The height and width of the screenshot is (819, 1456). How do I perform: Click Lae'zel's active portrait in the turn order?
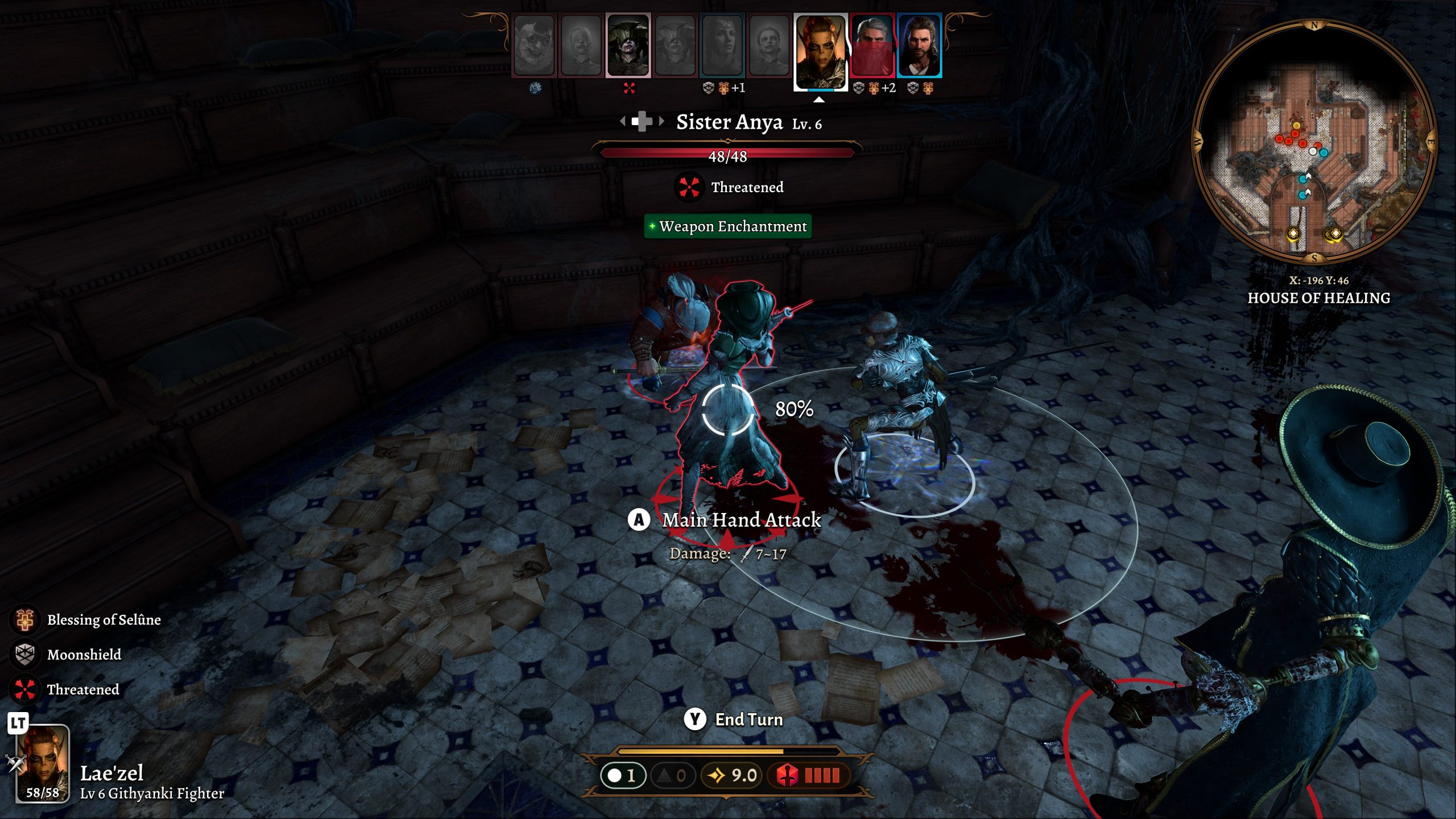point(820,51)
